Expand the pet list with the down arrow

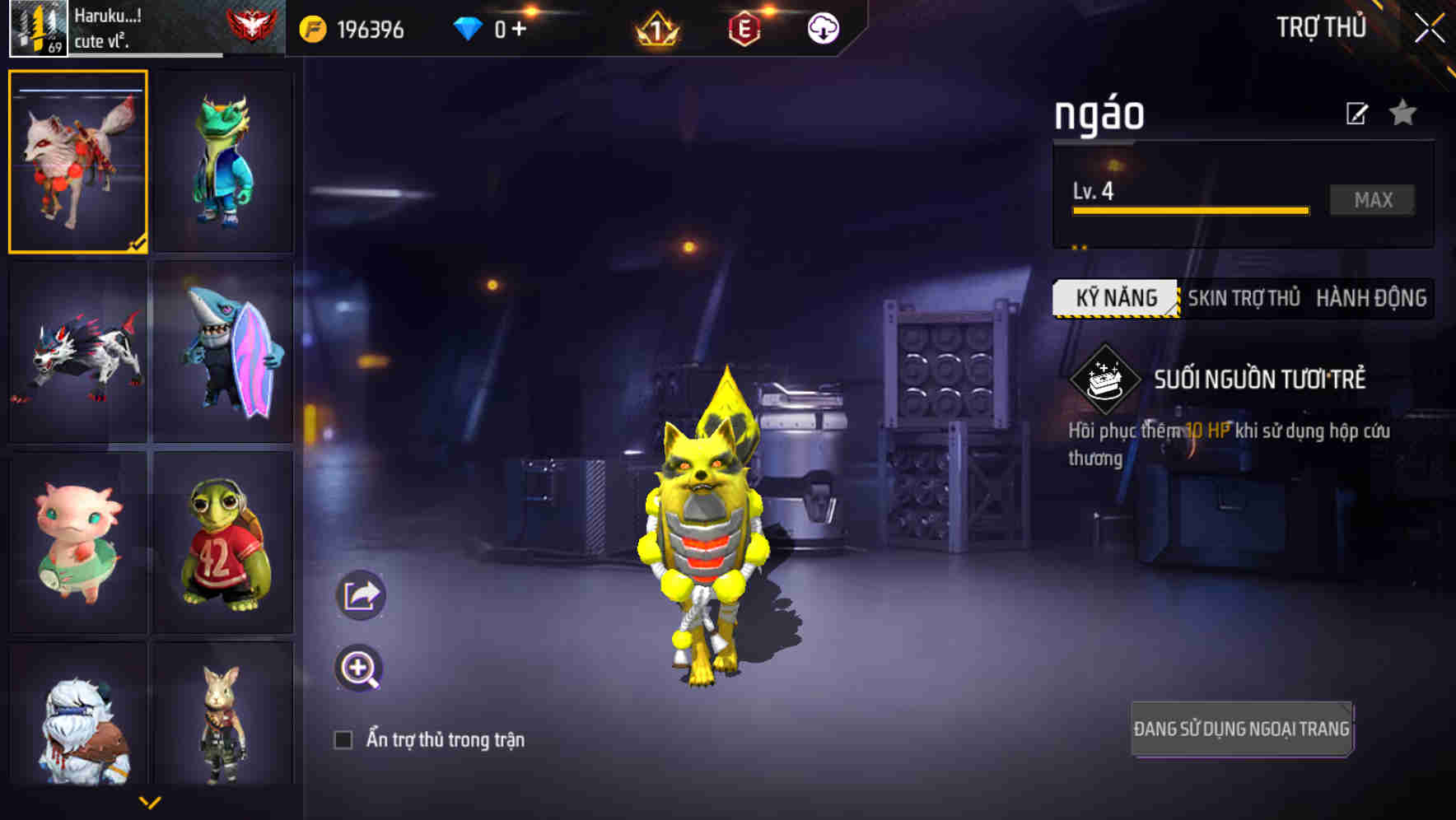click(x=151, y=800)
